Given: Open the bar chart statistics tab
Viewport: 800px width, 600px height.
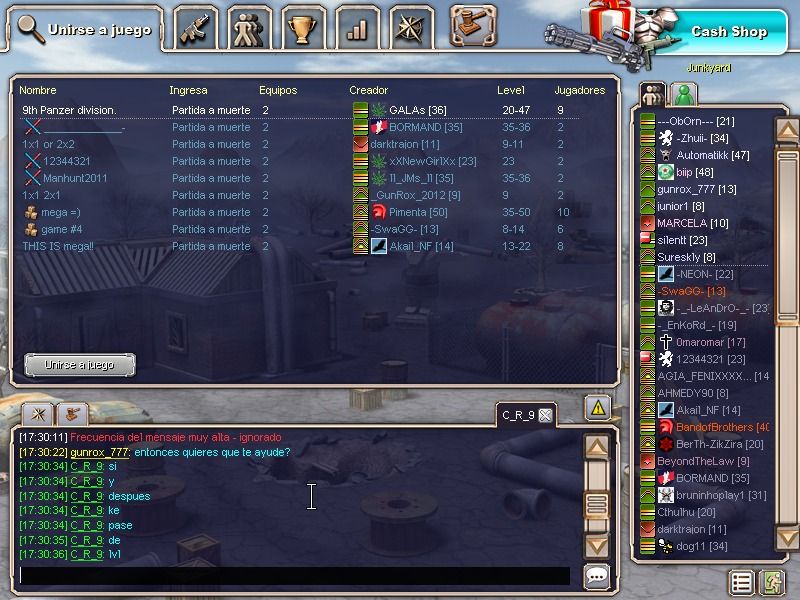Looking at the screenshot, I should coord(356,29).
